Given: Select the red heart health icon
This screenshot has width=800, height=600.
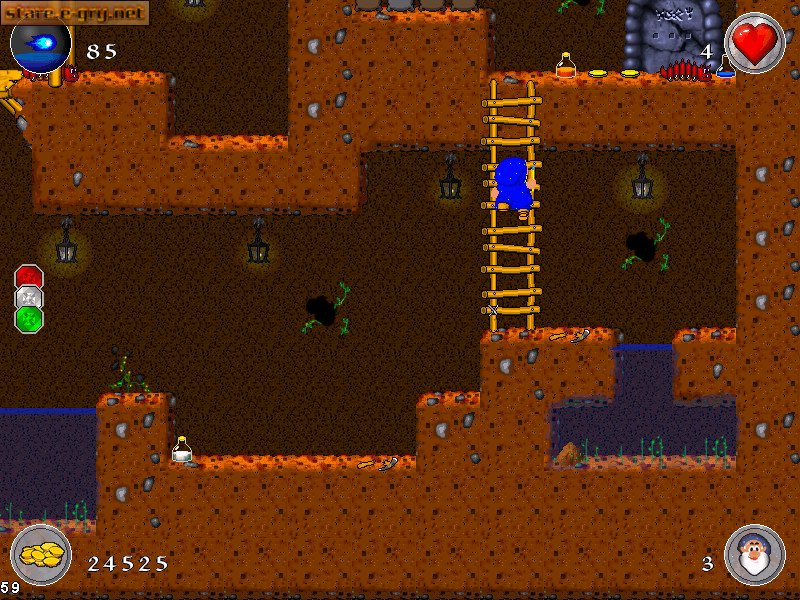Looking at the screenshot, I should pos(754,44).
